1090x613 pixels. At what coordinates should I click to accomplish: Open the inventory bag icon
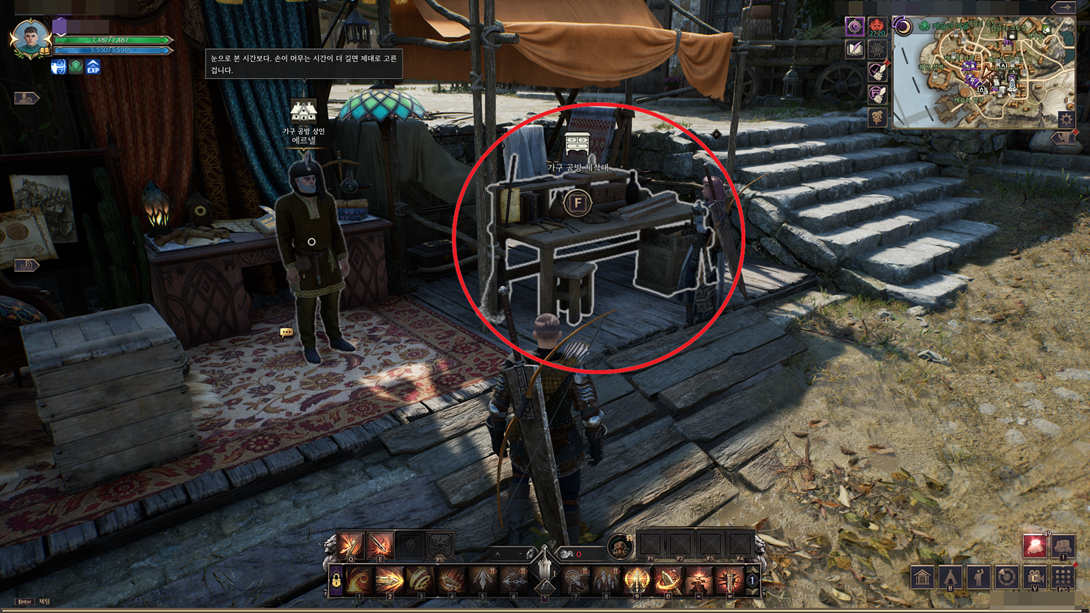[1062, 546]
